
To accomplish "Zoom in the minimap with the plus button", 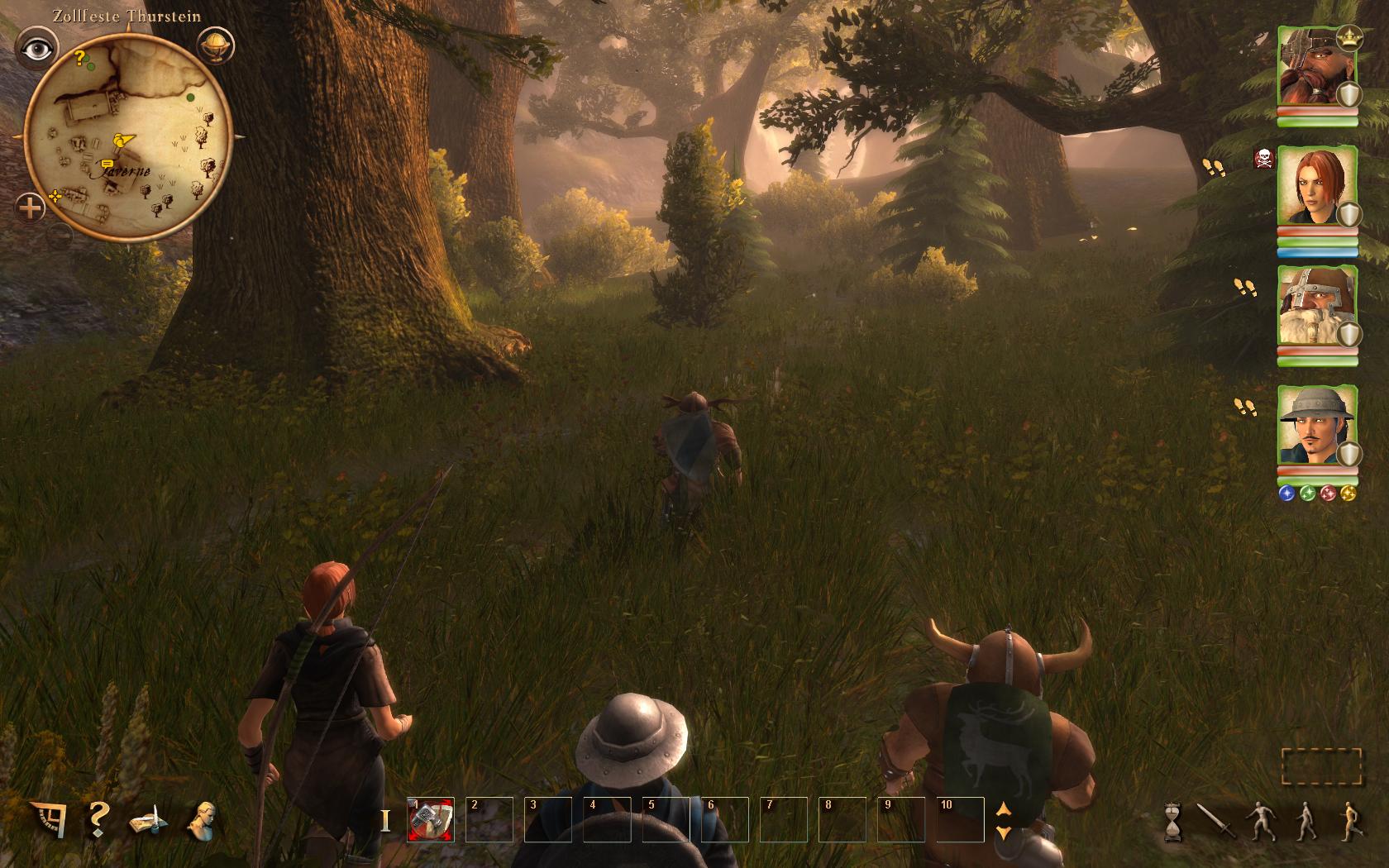I will 31,207.
